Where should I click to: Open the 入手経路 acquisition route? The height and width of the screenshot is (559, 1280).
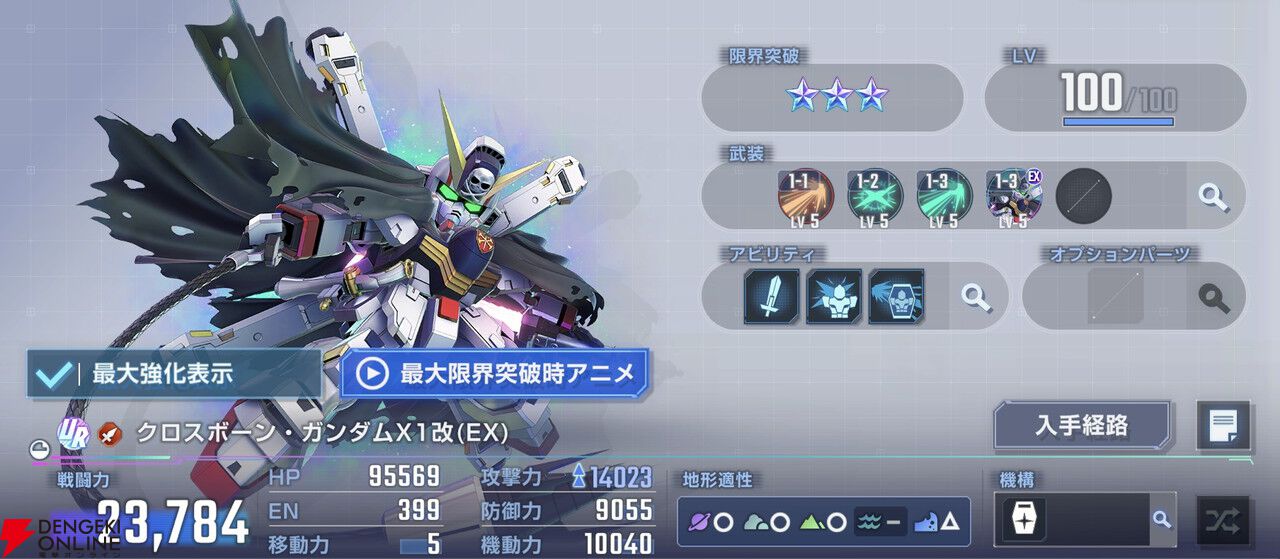pos(1082,426)
